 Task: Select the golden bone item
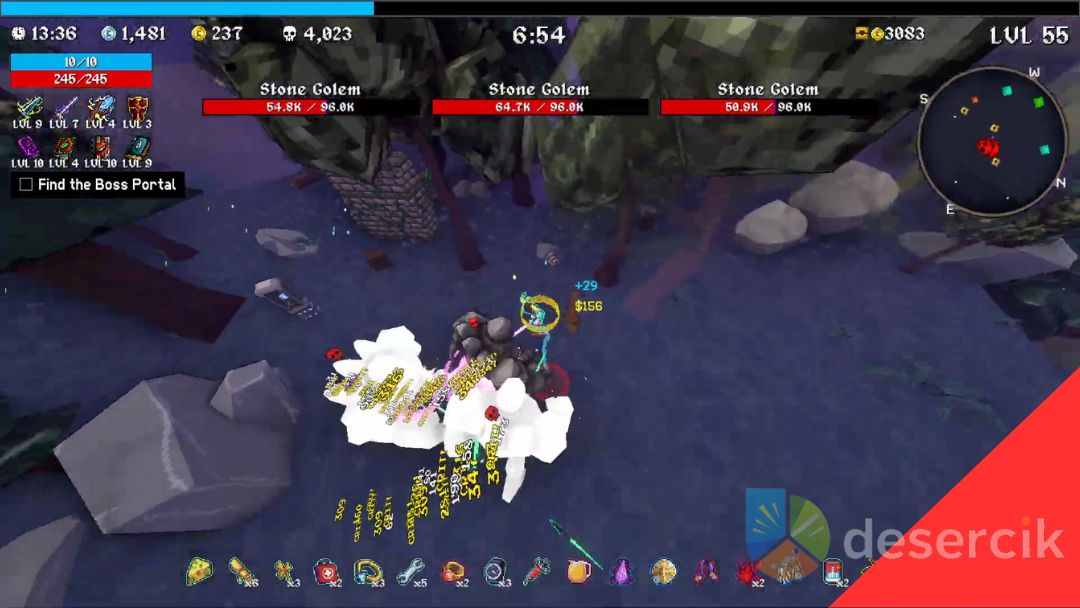pyautogui.click(x=285, y=571)
